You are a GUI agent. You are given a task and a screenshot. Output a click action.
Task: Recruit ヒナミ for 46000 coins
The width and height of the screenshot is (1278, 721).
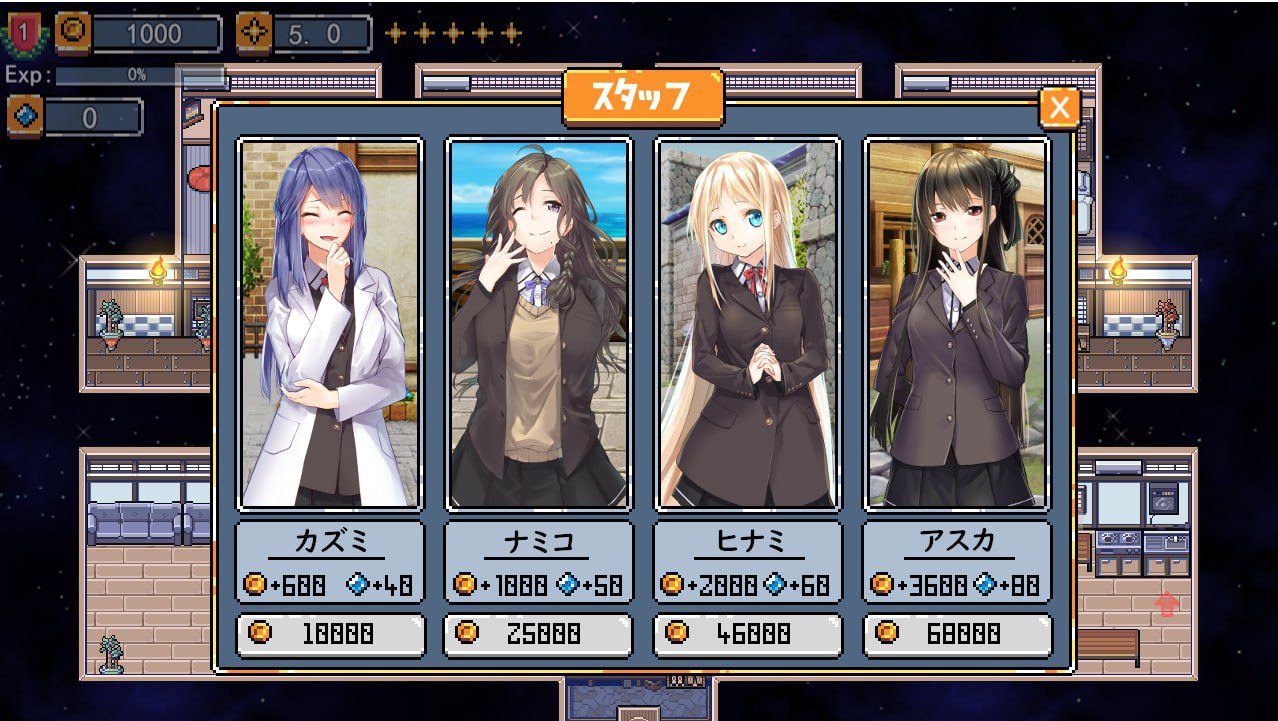[x=748, y=634]
